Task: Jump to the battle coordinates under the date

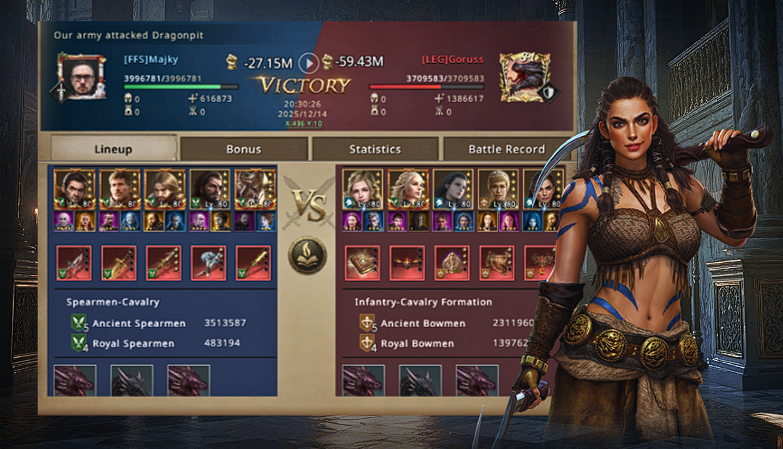Action: pos(301,124)
